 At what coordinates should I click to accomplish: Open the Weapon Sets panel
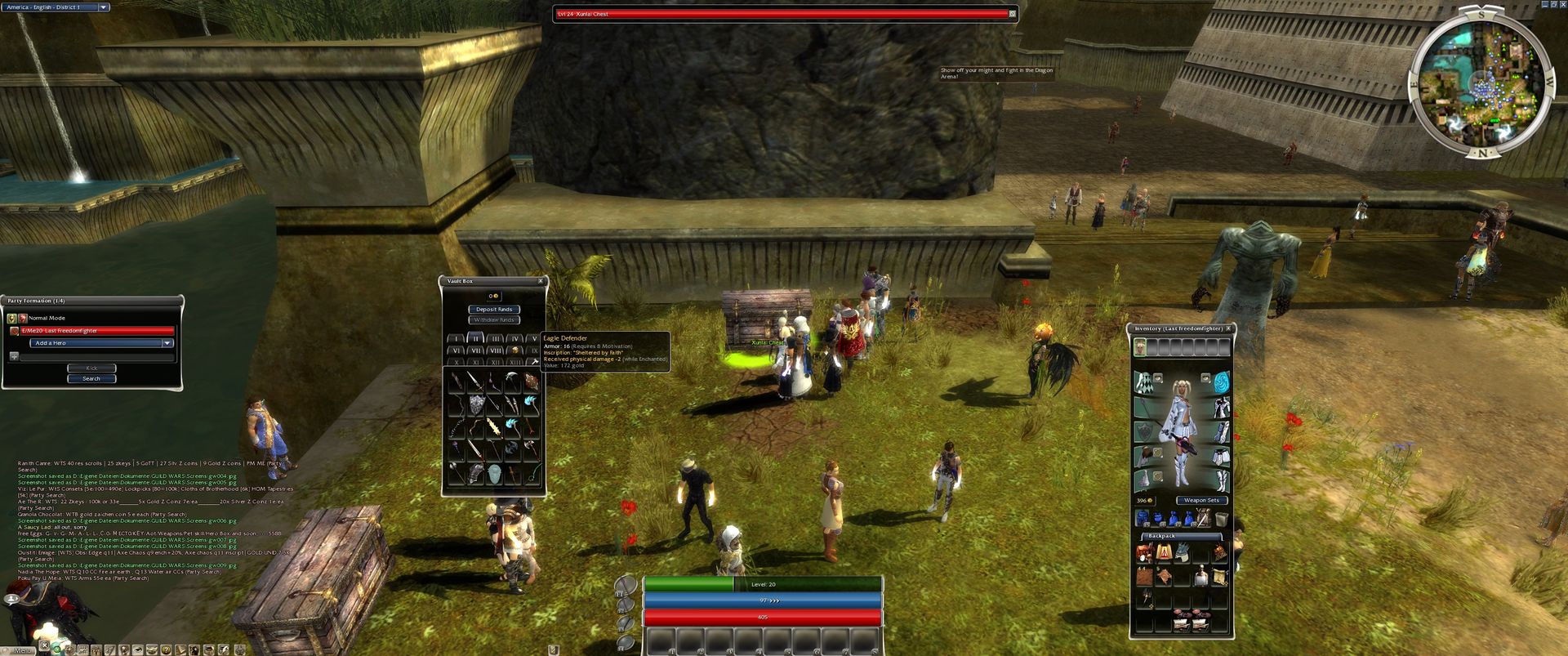(1201, 500)
